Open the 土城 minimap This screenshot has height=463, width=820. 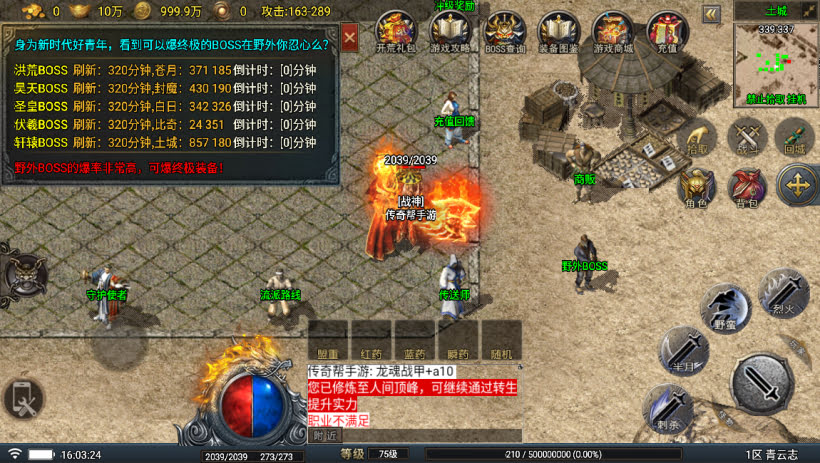point(776,62)
